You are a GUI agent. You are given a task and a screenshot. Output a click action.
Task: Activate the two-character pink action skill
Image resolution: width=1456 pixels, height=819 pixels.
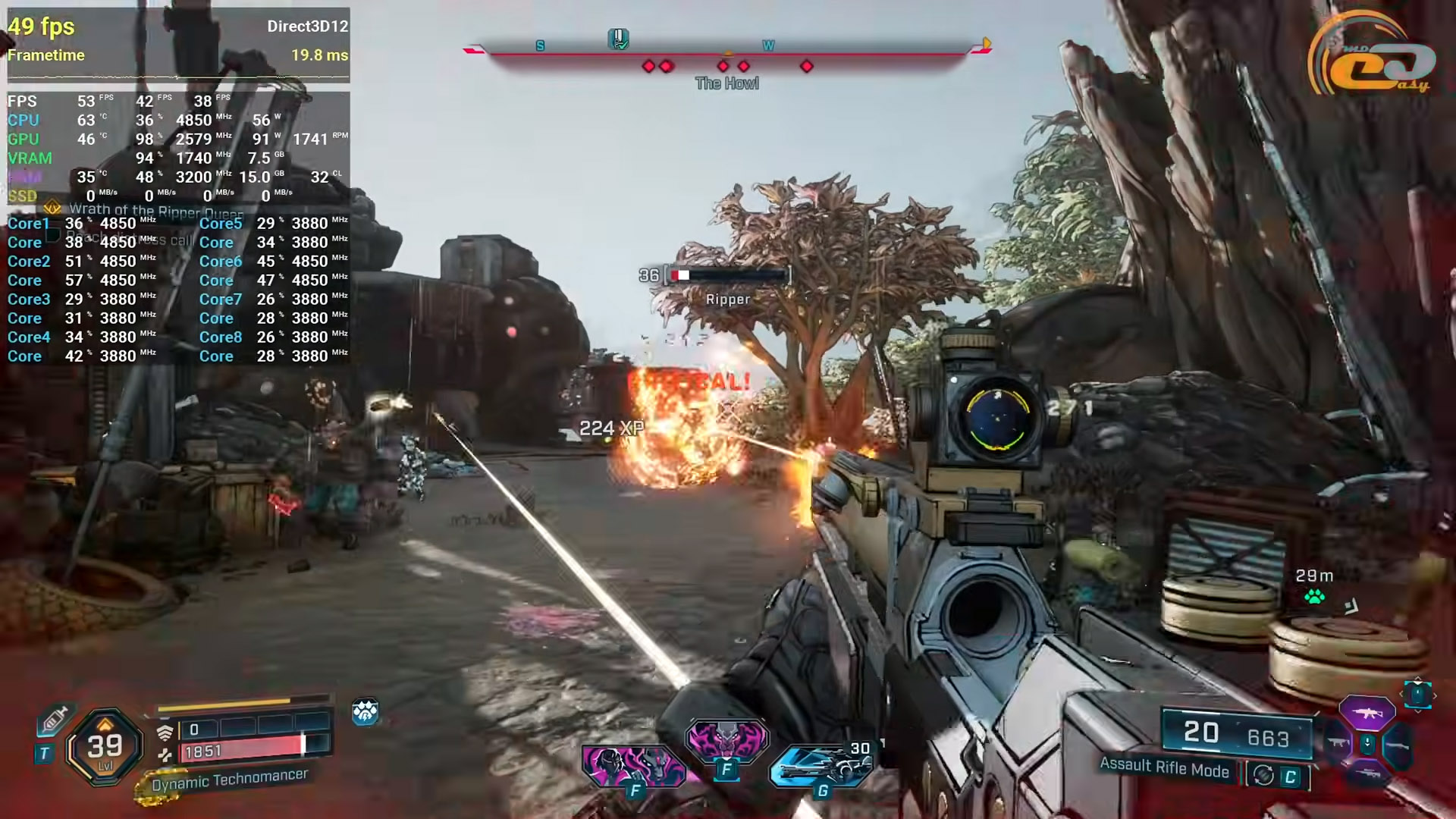(633, 764)
